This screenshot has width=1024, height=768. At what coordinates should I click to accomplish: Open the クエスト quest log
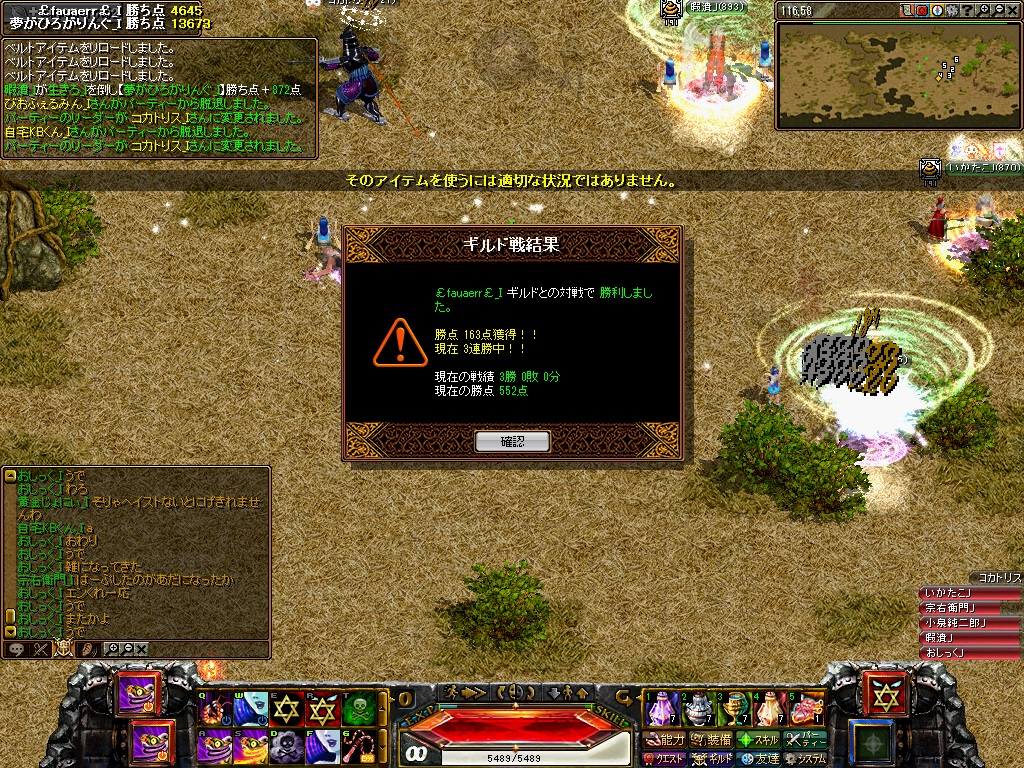(664, 759)
